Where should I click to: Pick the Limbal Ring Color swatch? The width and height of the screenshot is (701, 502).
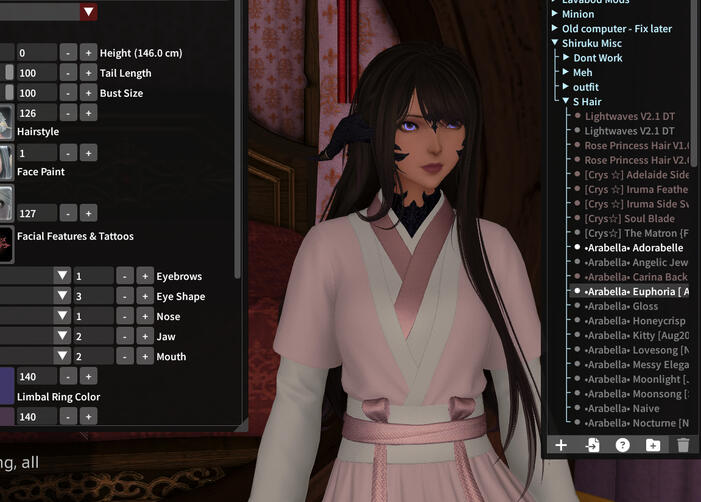pos(7,384)
